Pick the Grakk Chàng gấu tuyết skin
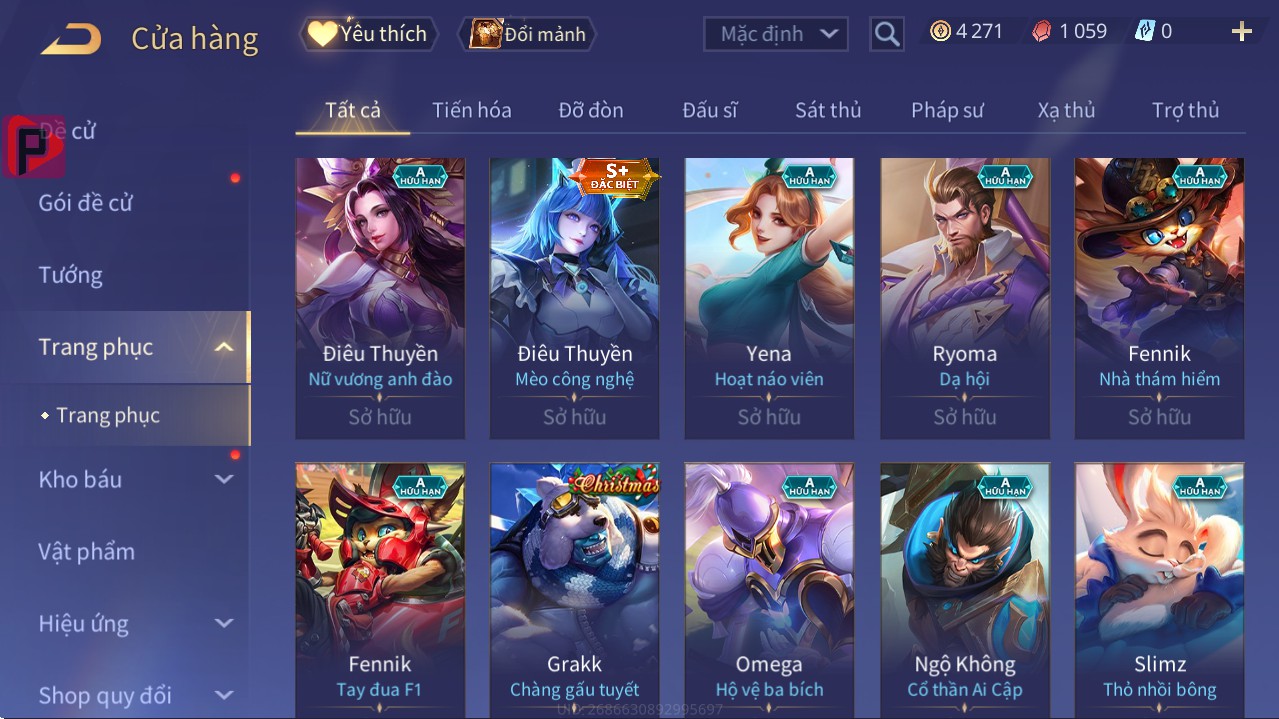This screenshot has width=1279, height=719. click(575, 590)
